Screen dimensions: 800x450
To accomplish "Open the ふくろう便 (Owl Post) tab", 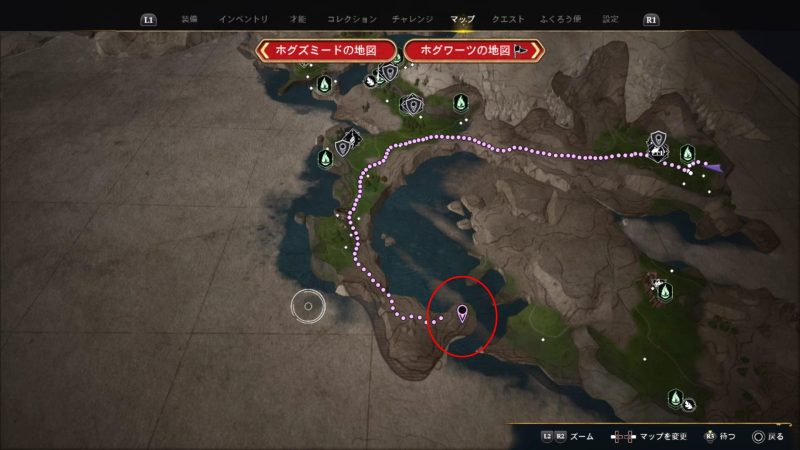I will coord(560,19).
